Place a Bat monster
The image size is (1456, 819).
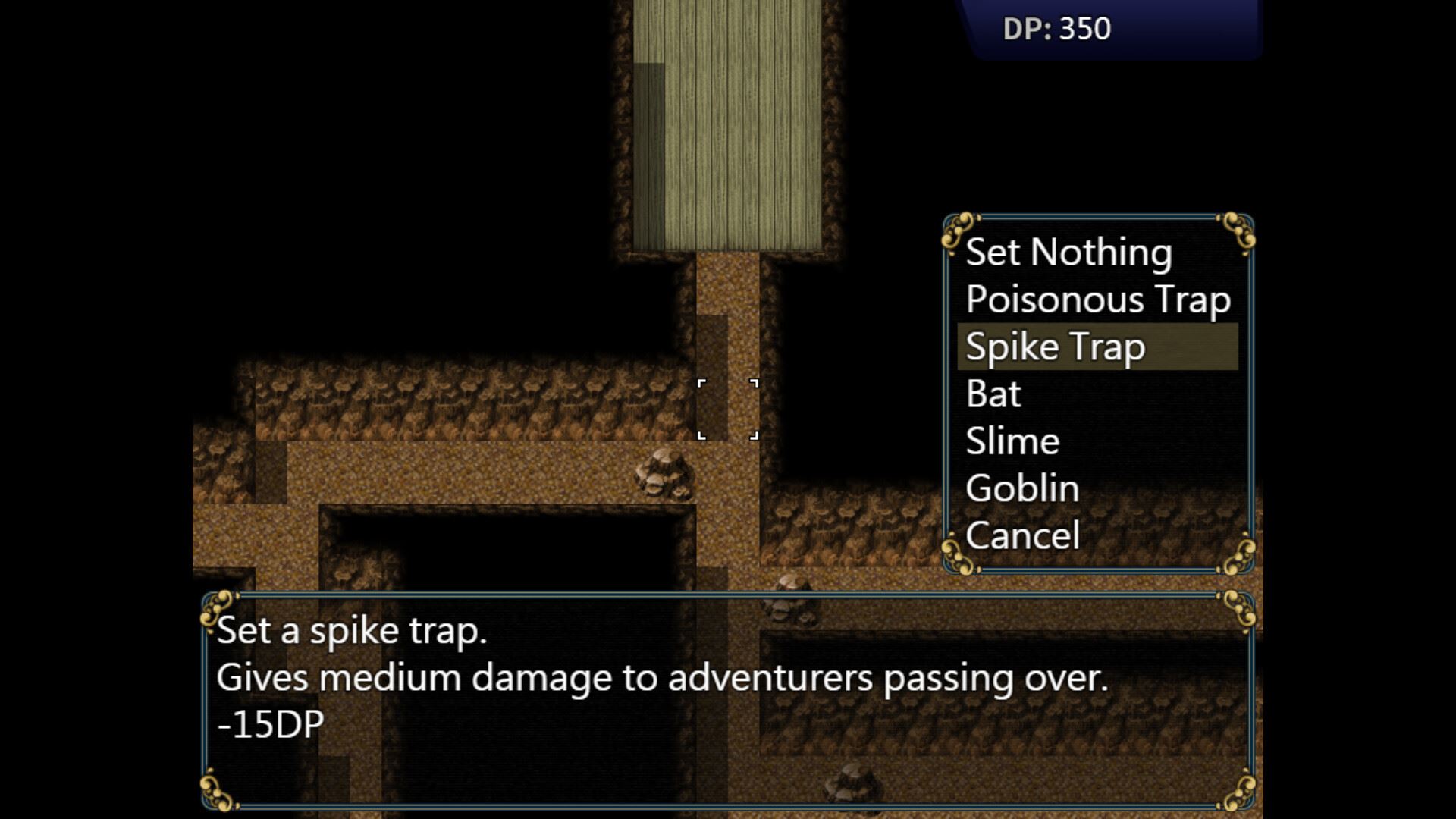(993, 394)
